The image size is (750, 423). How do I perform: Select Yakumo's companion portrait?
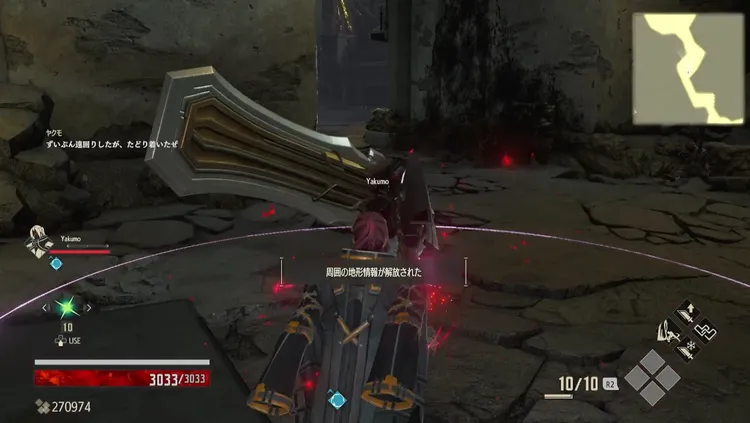click(x=38, y=244)
